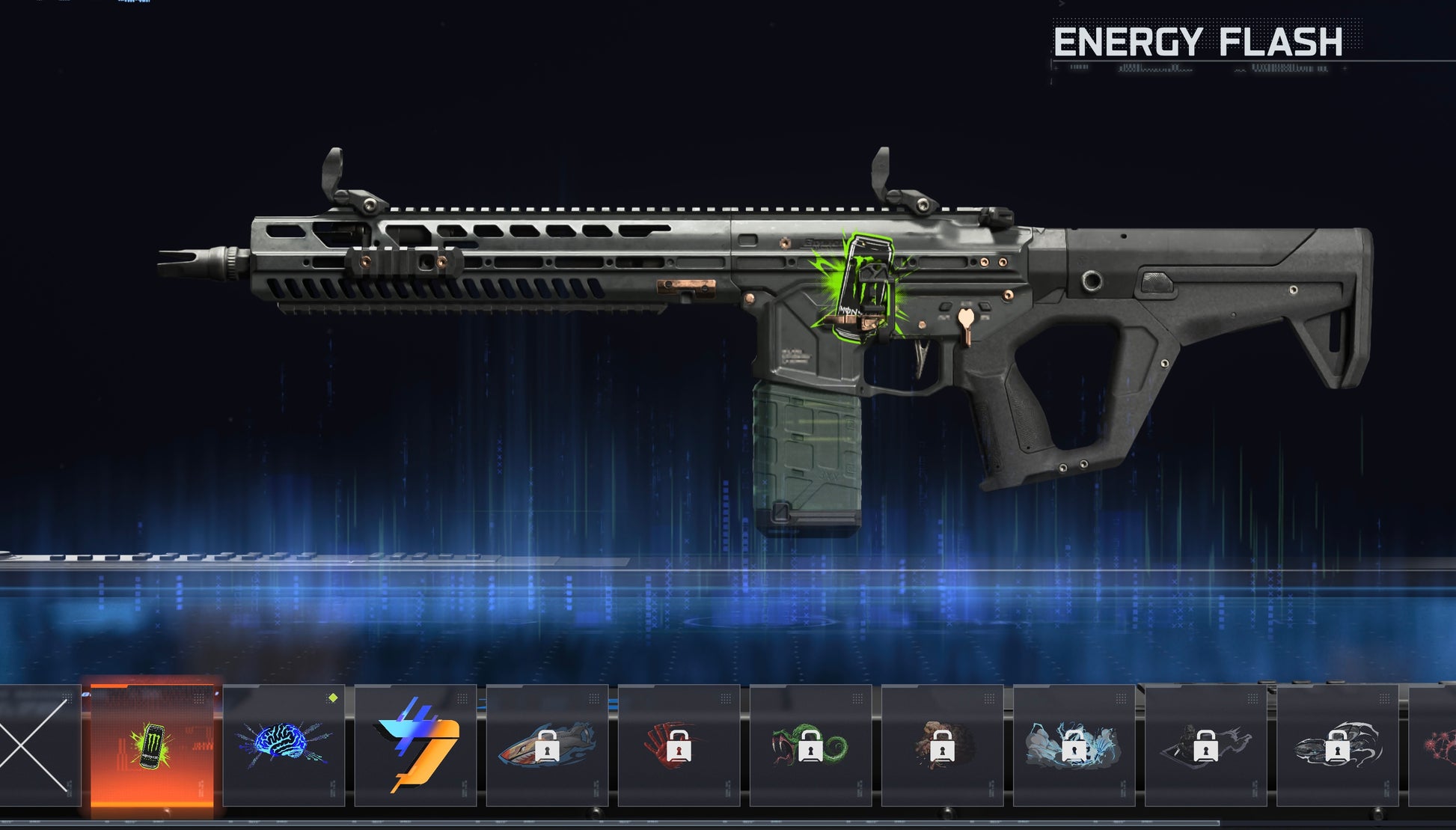
Task: Select the empty X slot to remove decal
Action: click(x=36, y=745)
